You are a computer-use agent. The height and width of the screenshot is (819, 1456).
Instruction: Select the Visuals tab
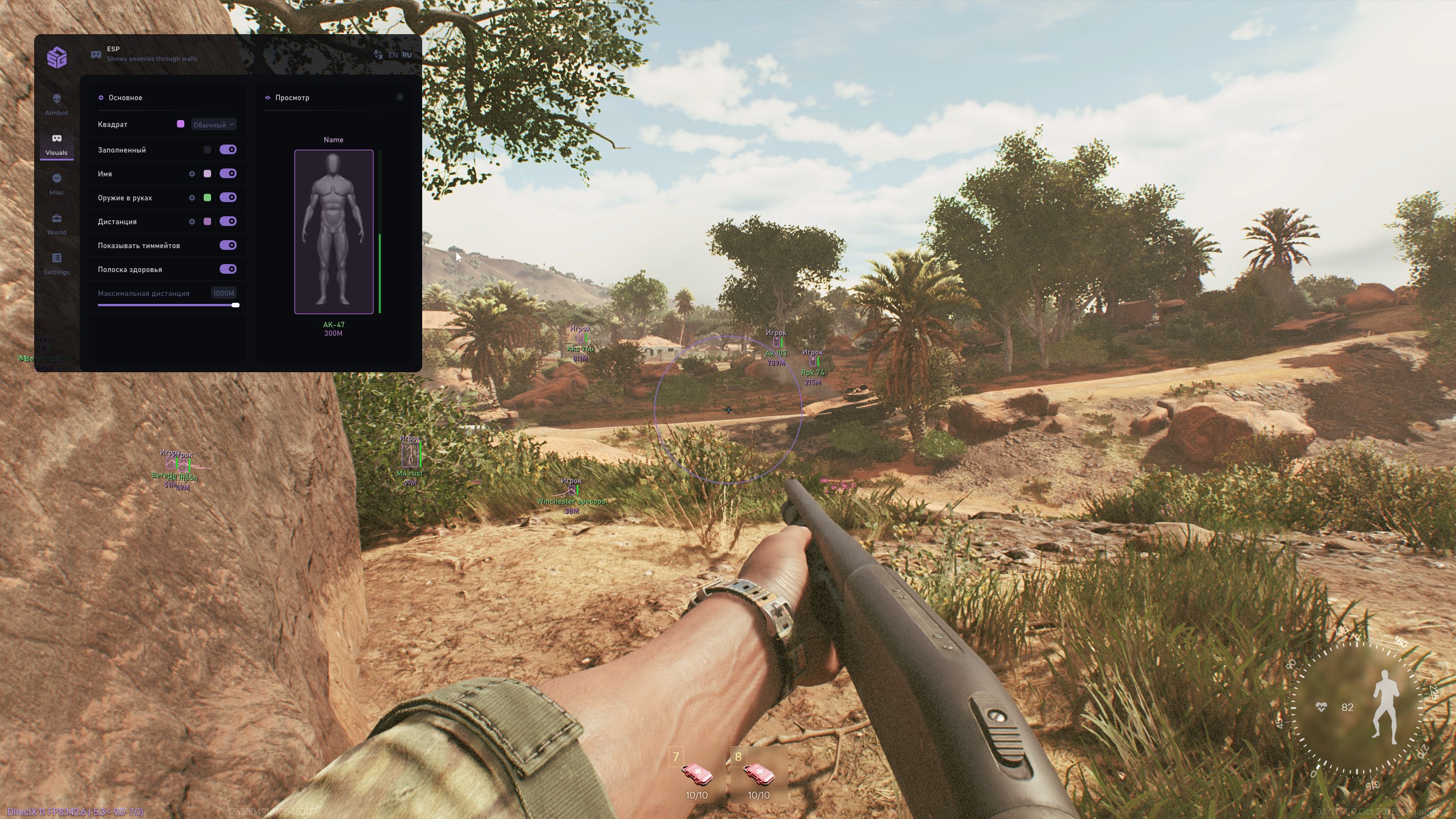click(x=56, y=144)
